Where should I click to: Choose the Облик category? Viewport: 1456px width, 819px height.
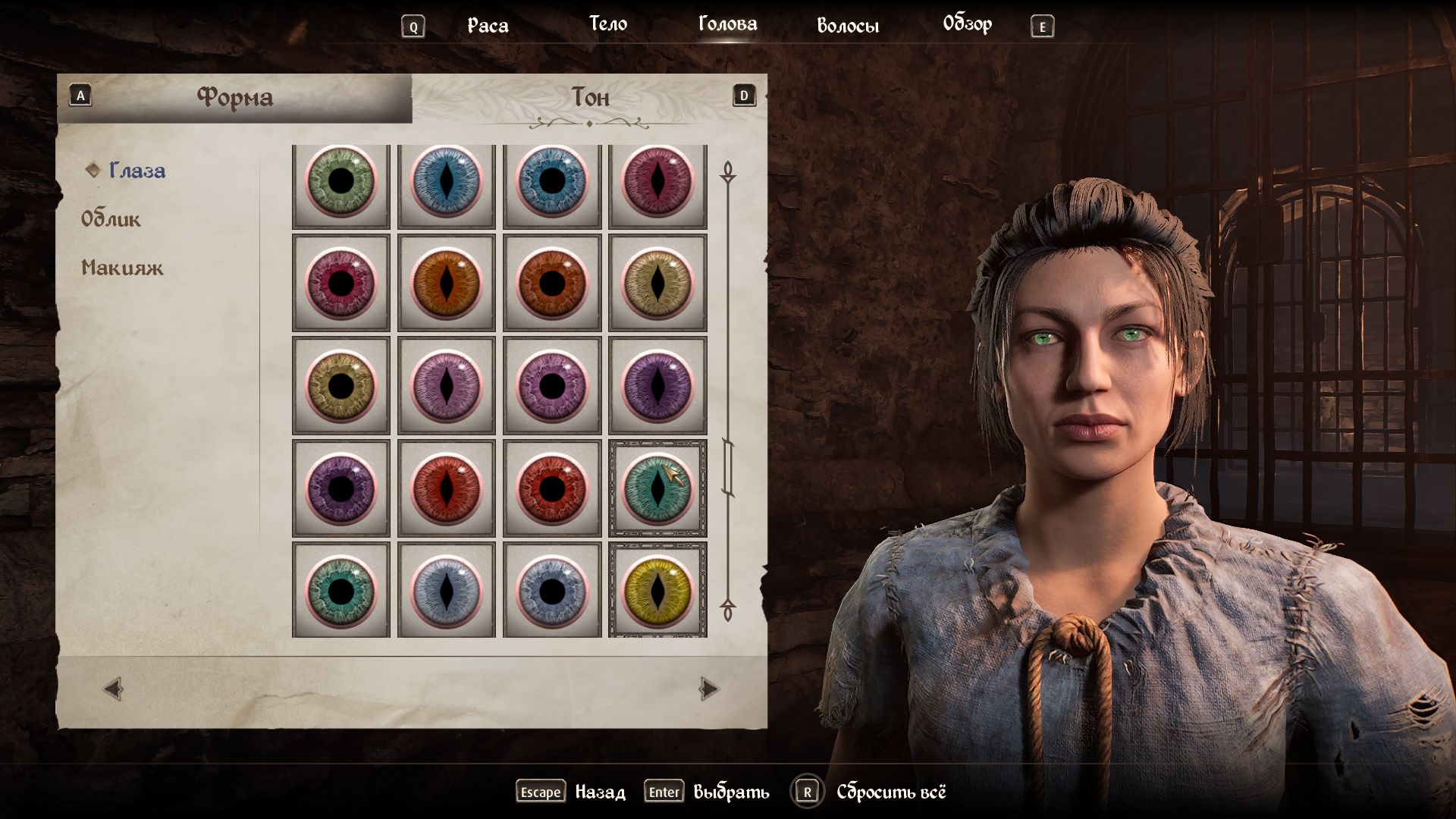point(111,219)
